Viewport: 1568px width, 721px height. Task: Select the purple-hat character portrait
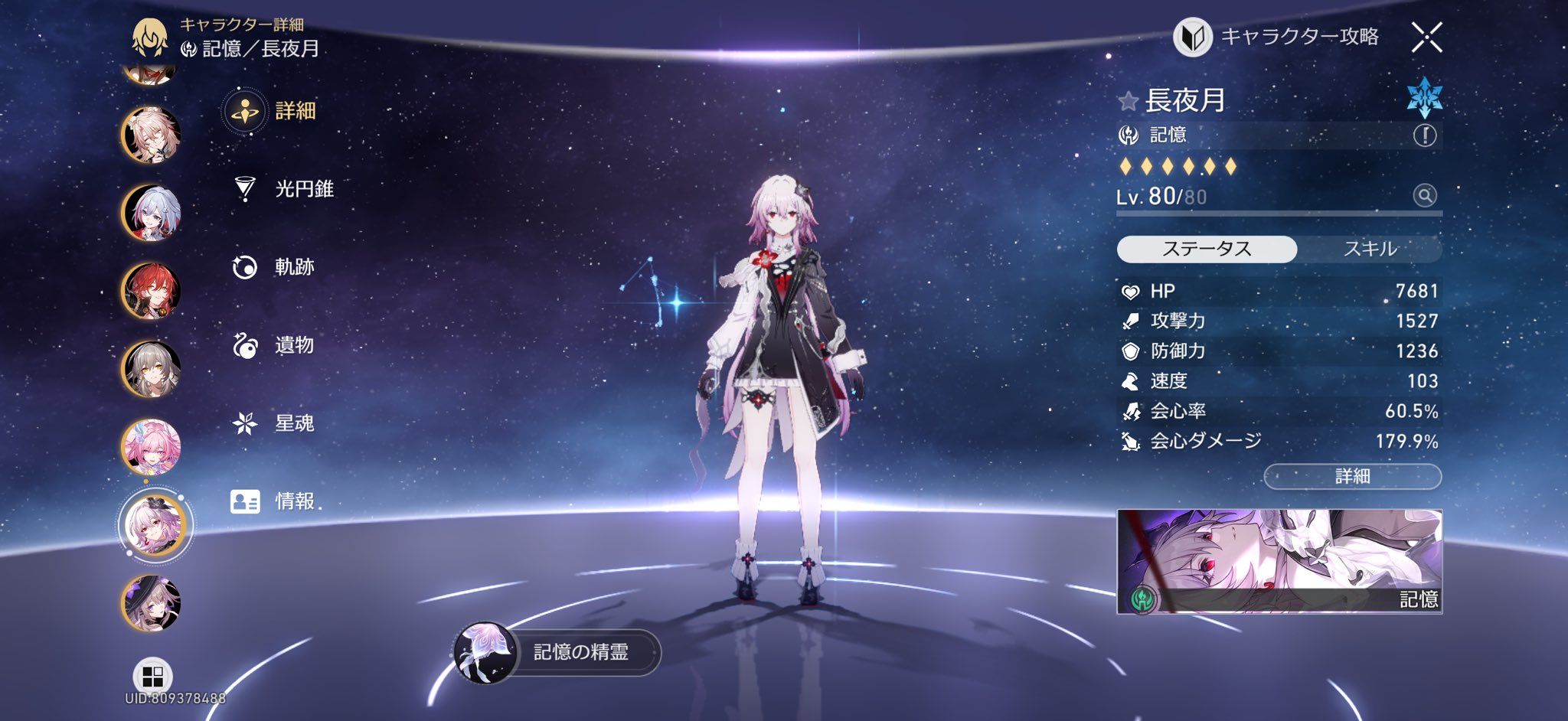coord(151,603)
